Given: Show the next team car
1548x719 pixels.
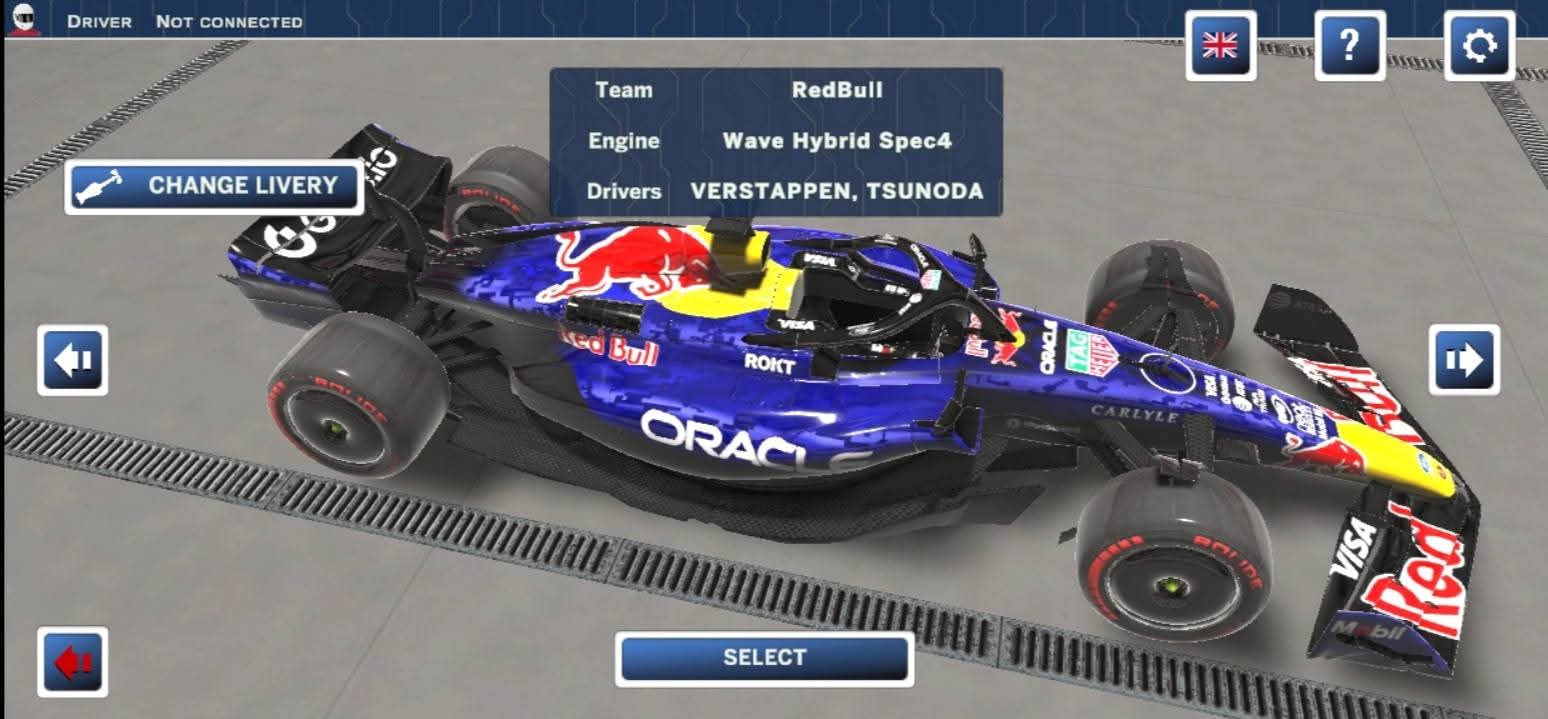Looking at the screenshot, I should coord(1464,360).
